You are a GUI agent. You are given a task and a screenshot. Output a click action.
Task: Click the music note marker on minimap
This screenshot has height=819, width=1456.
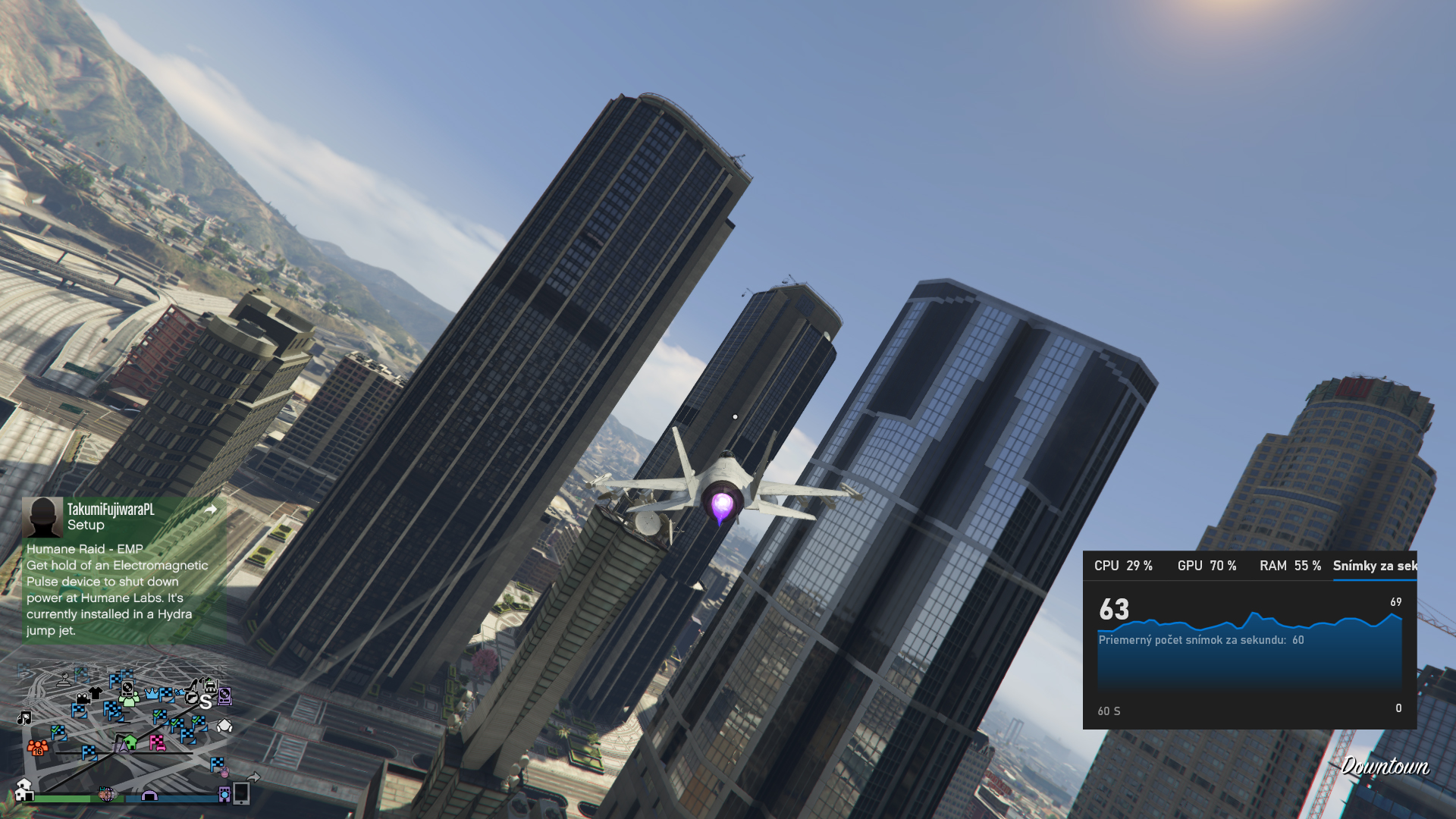(x=24, y=717)
